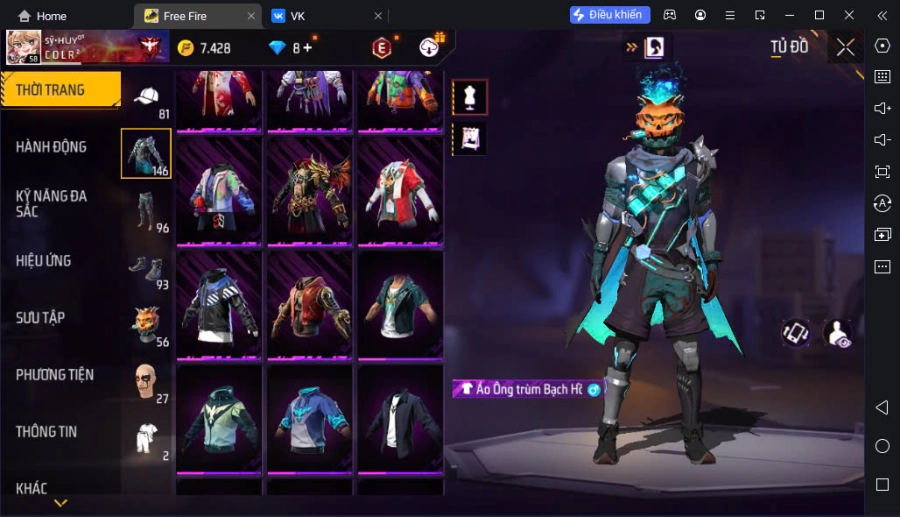Open the shoes subcategory

pyautogui.click(x=147, y=268)
